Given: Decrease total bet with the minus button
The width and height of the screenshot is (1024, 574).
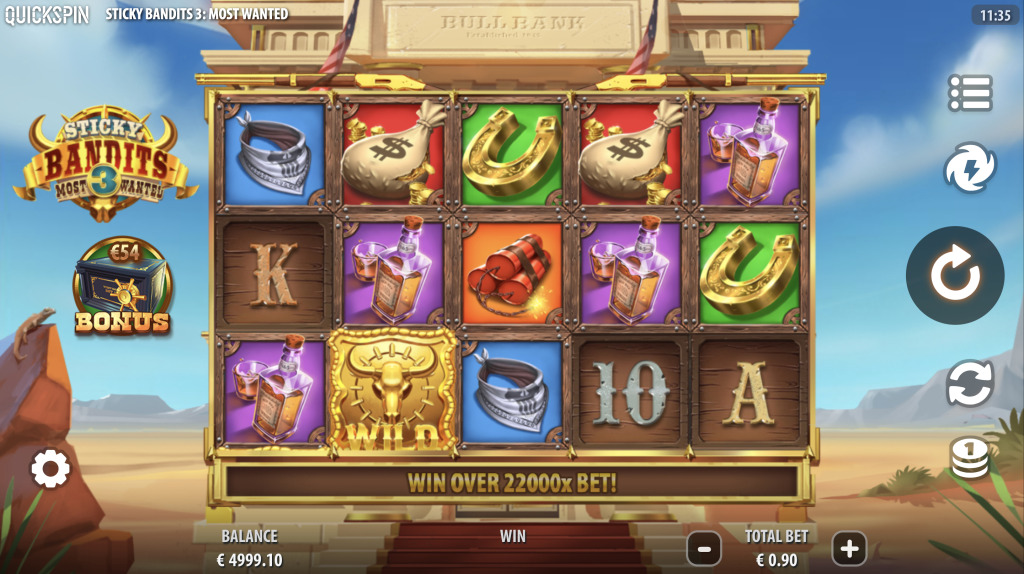Looking at the screenshot, I should pos(704,548).
